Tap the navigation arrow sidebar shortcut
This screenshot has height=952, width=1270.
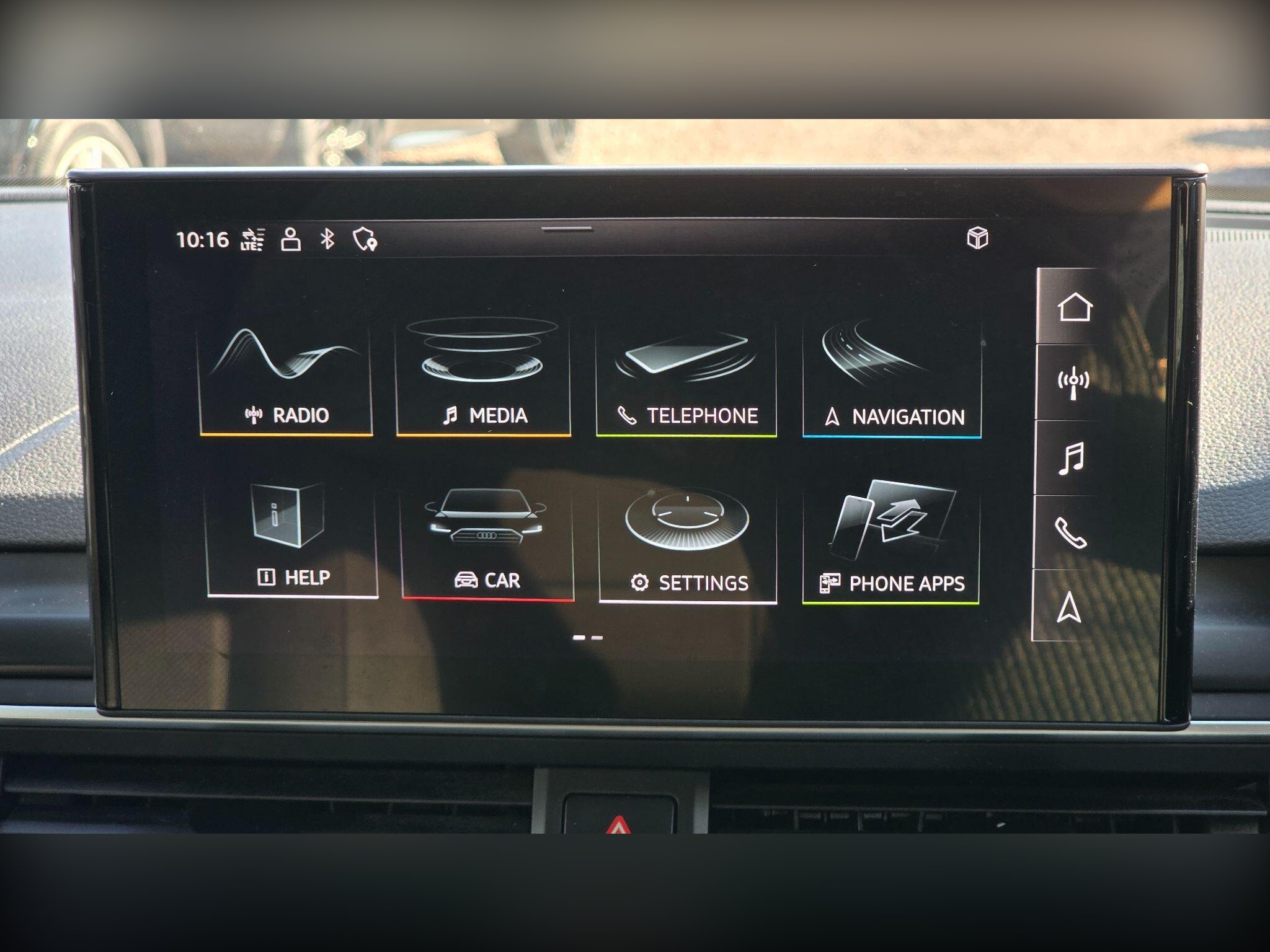[x=1069, y=607]
